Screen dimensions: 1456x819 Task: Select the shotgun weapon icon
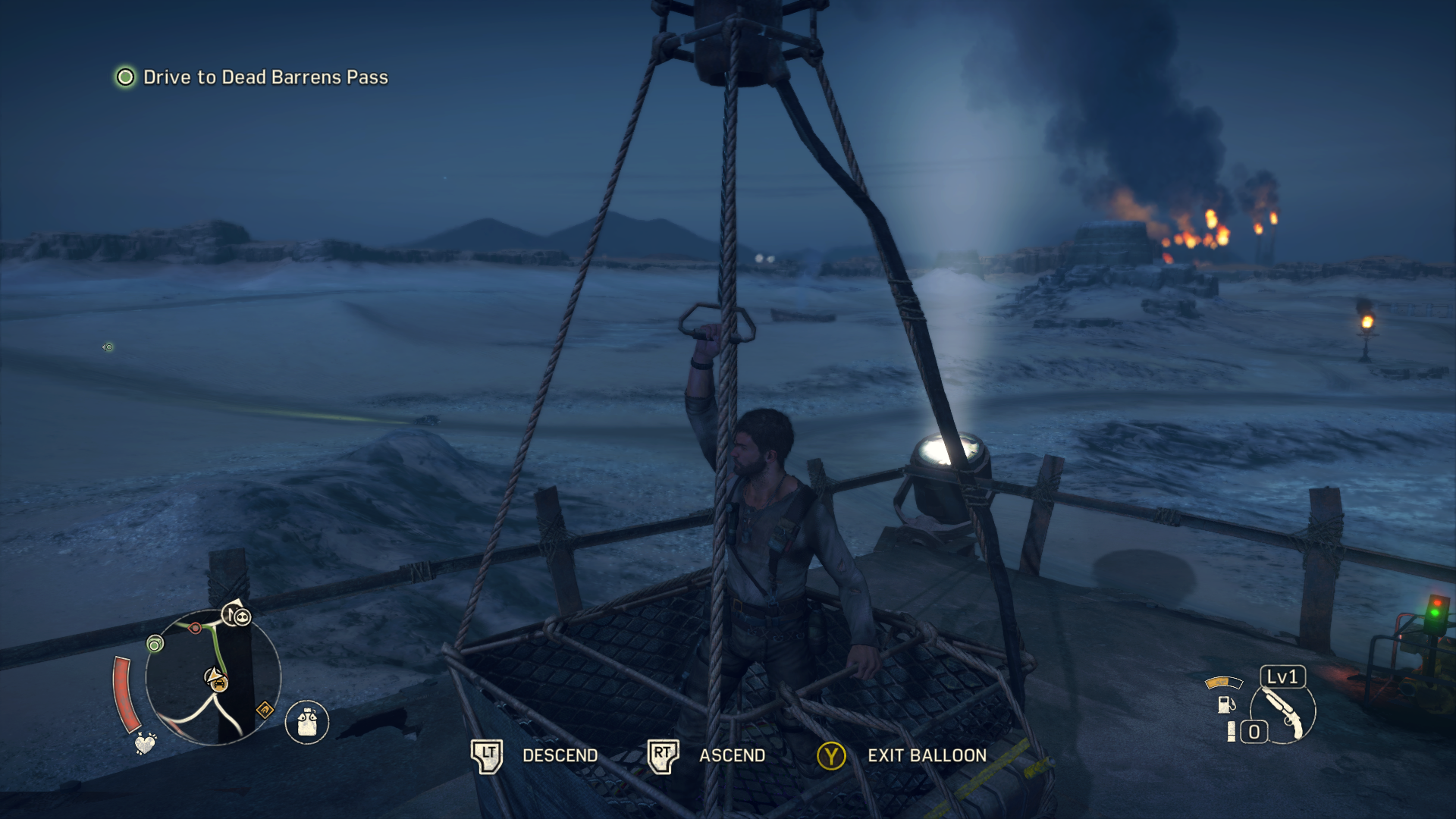coord(1283,713)
